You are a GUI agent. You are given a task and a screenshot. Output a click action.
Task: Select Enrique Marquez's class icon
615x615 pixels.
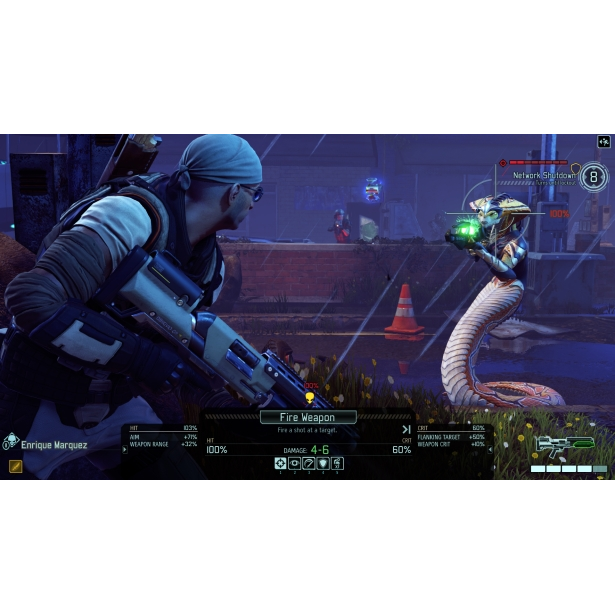[11, 440]
